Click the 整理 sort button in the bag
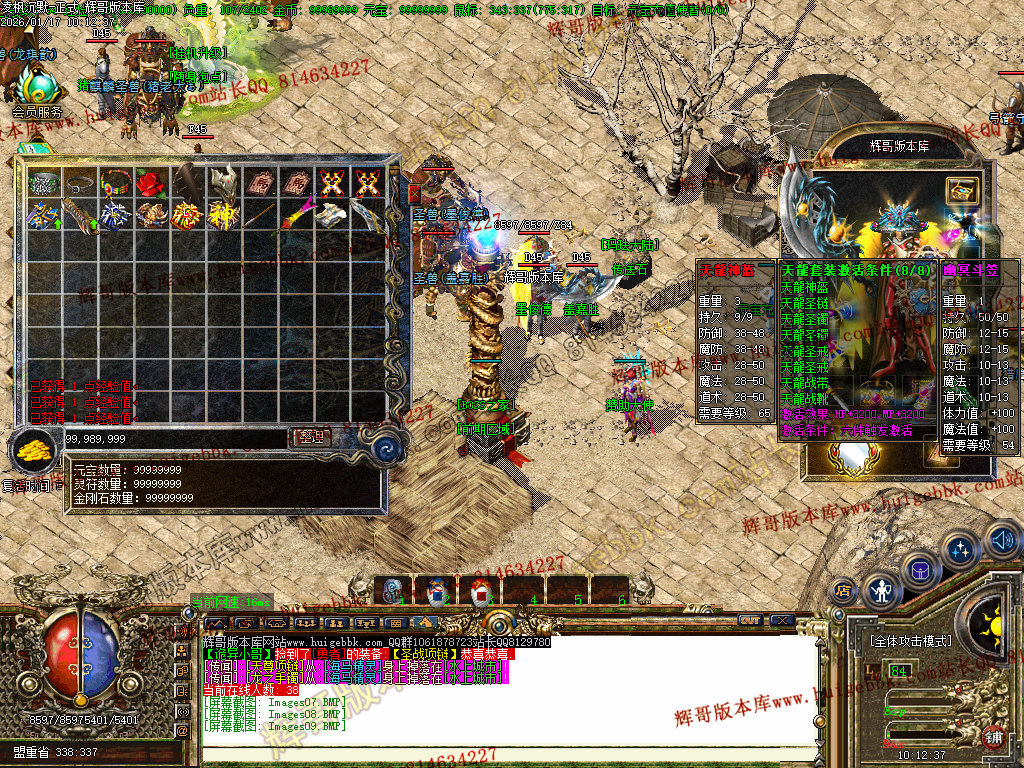 pos(308,437)
